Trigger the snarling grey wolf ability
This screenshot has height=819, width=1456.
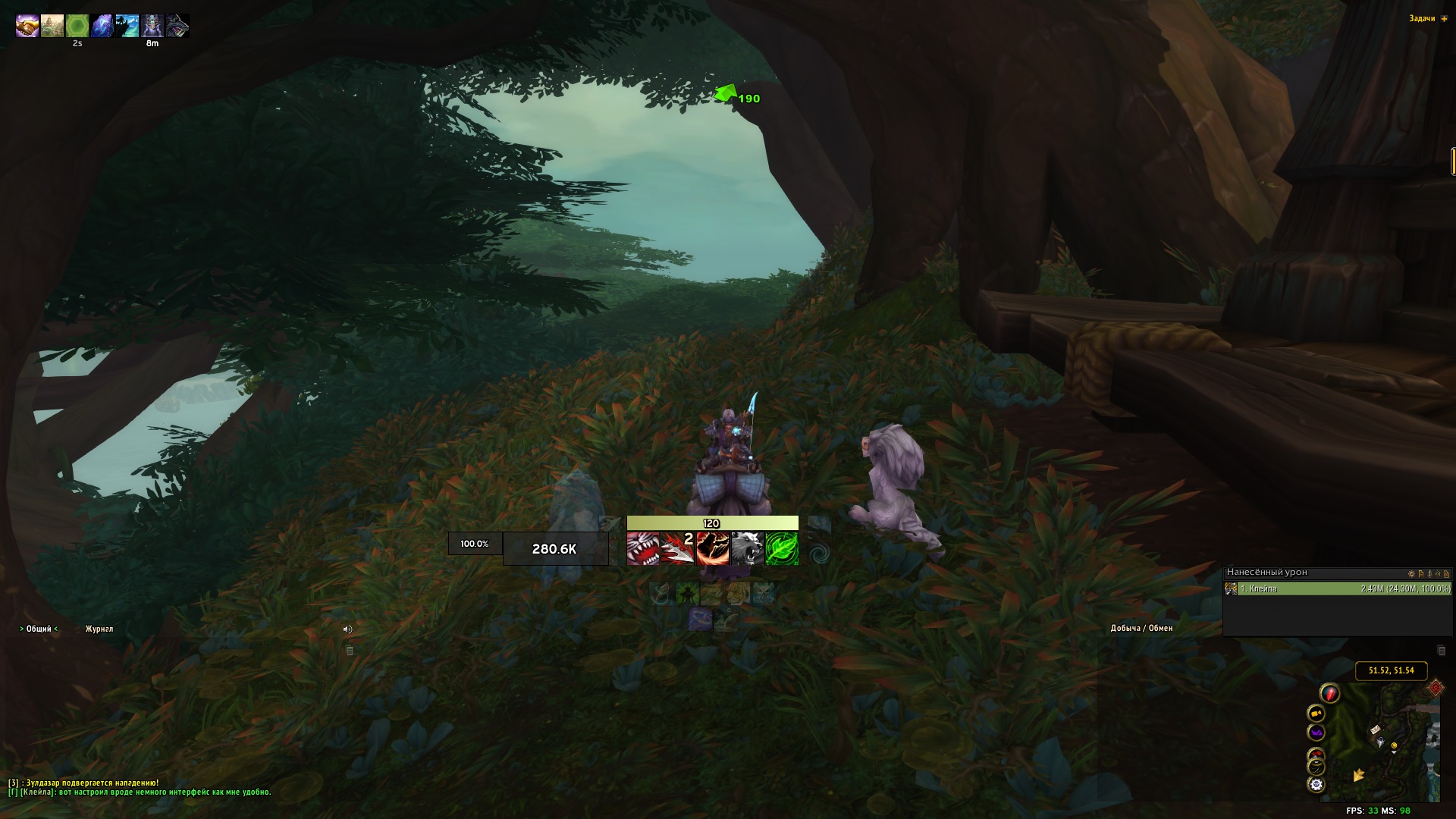(x=747, y=548)
